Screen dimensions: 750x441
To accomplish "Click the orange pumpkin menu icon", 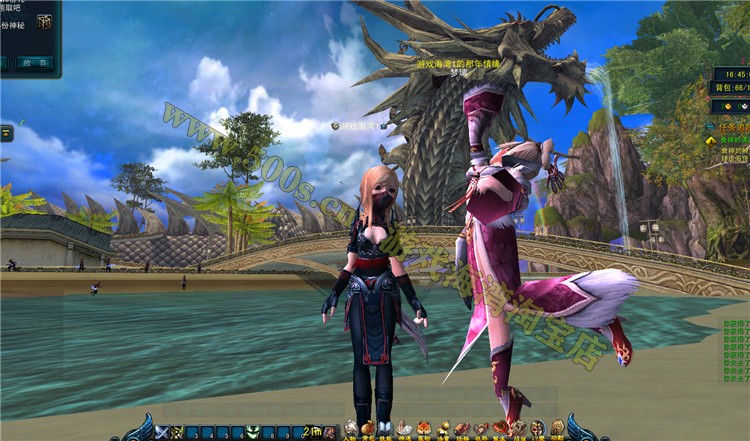I will 370,428.
